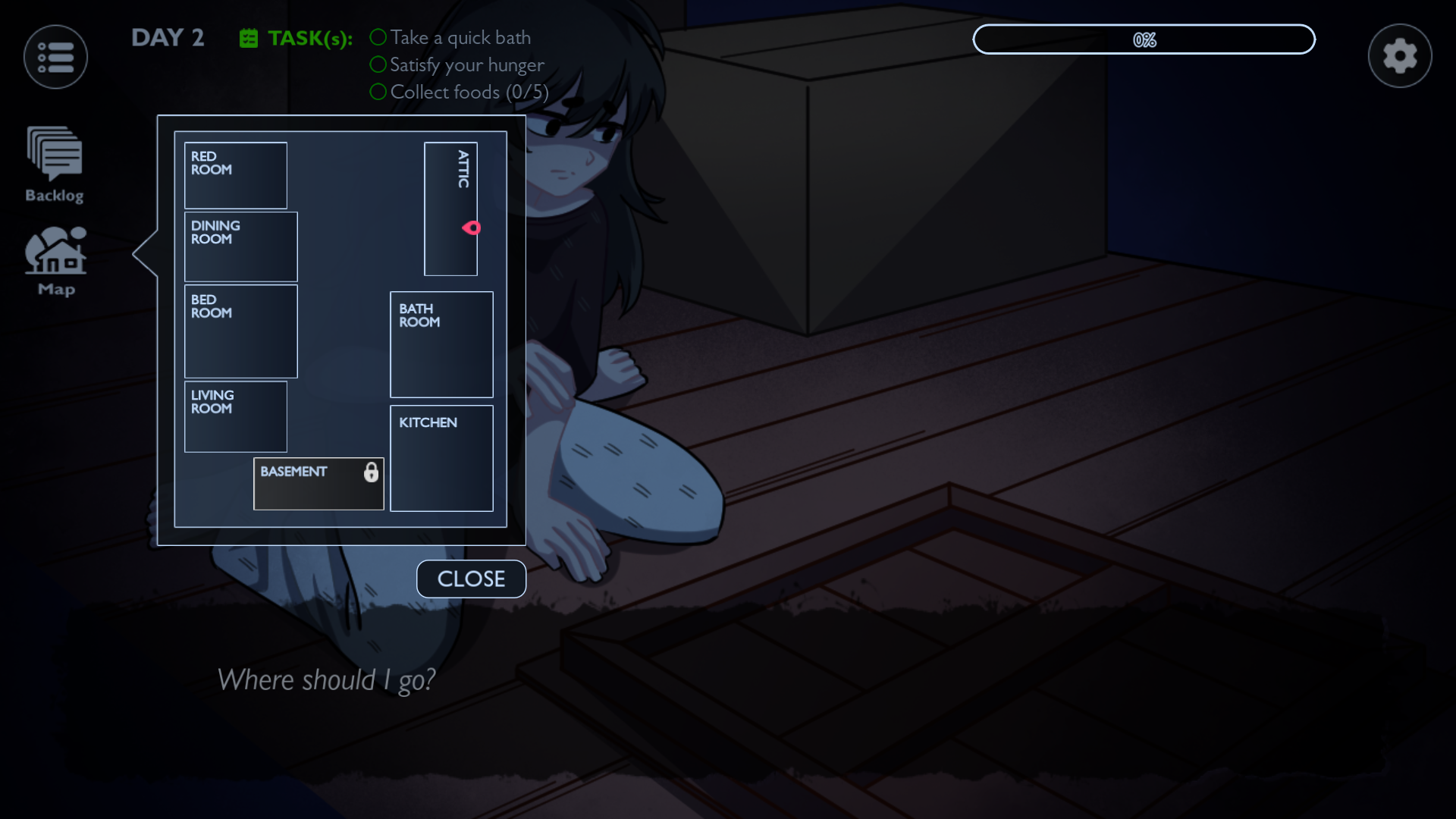This screenshot has width=1456, height=819.
Task: Open the game menu list icon
Action: [55, 56]
